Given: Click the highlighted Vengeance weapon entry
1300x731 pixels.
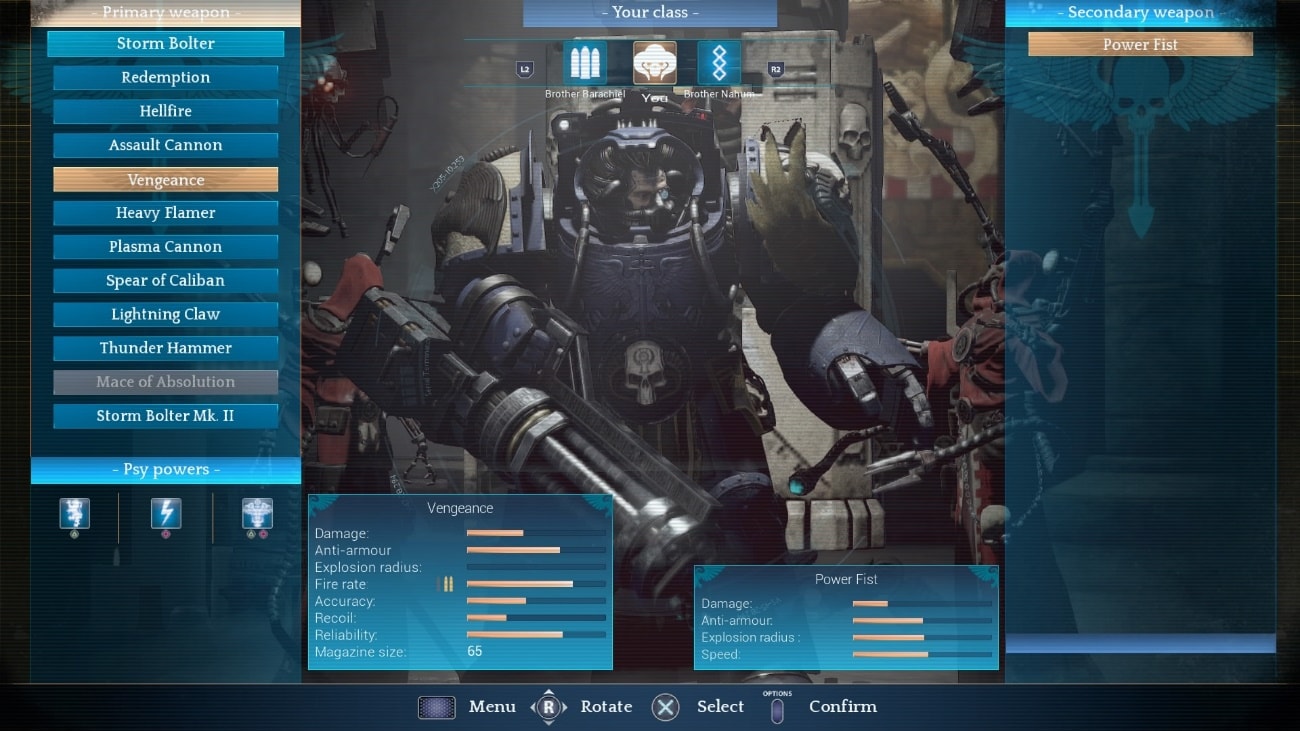Looking at the screenshot, I should 165,180.
